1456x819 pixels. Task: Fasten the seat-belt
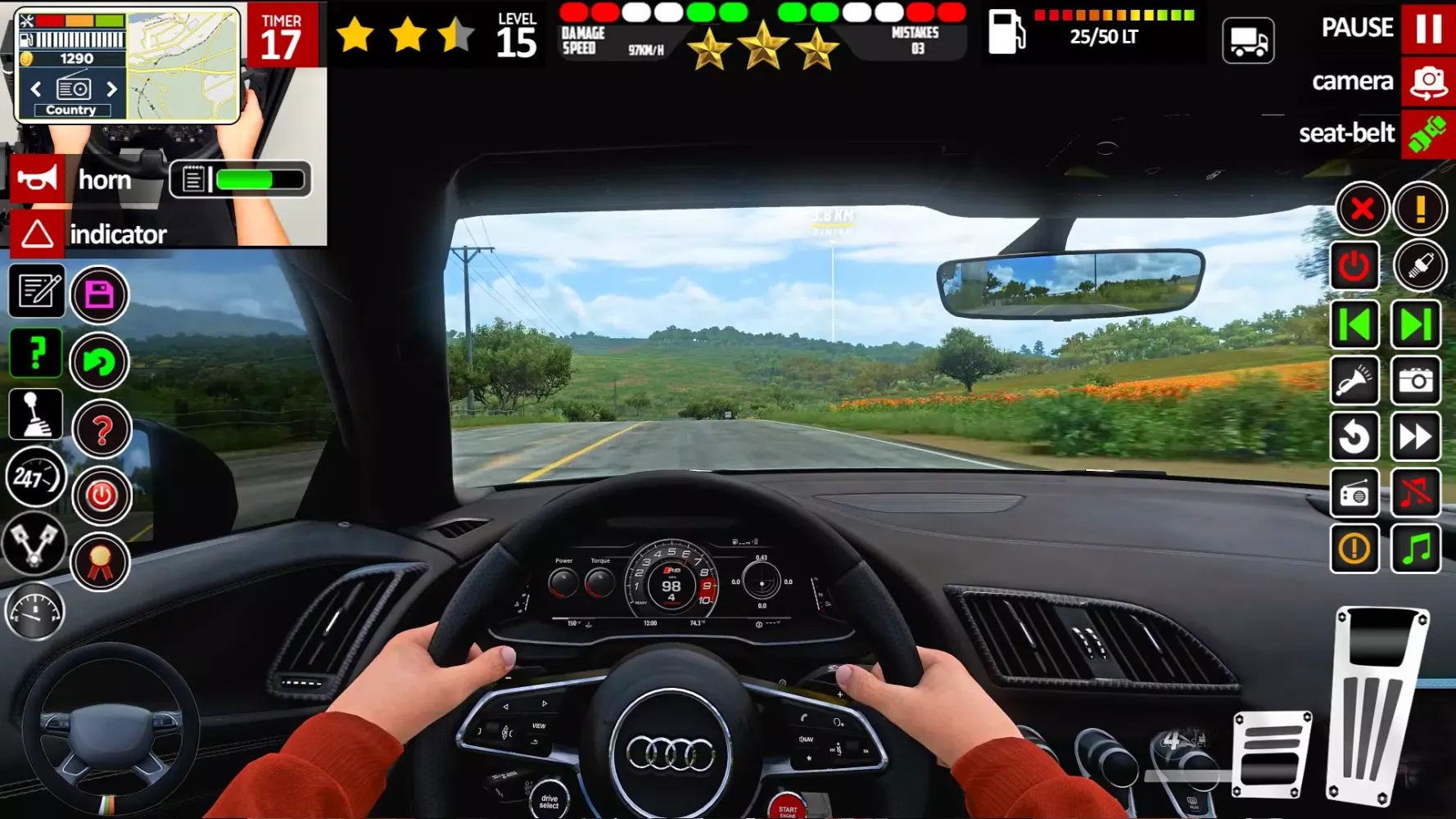pos(1428,133)
